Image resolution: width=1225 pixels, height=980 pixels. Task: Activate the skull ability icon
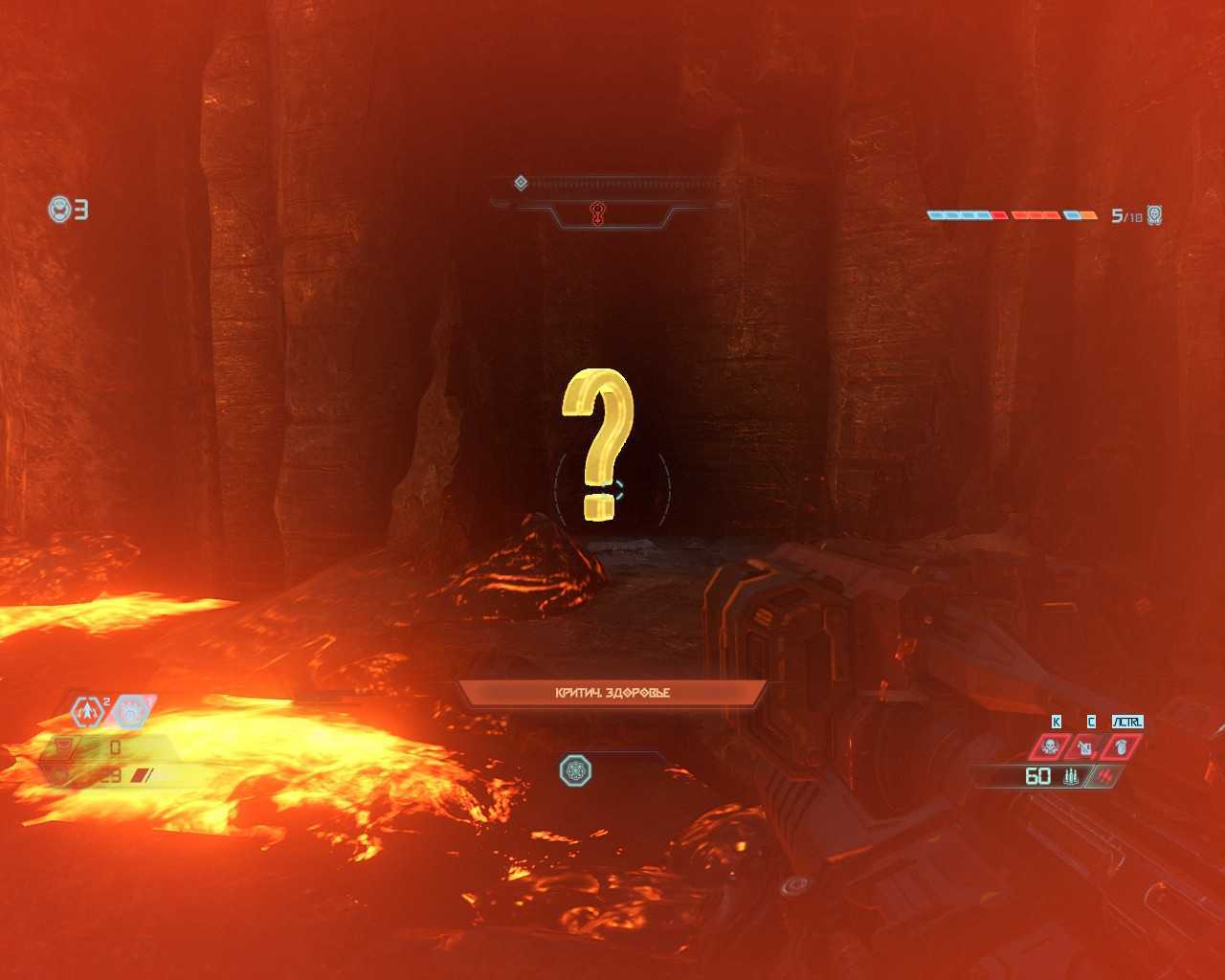1051,746
